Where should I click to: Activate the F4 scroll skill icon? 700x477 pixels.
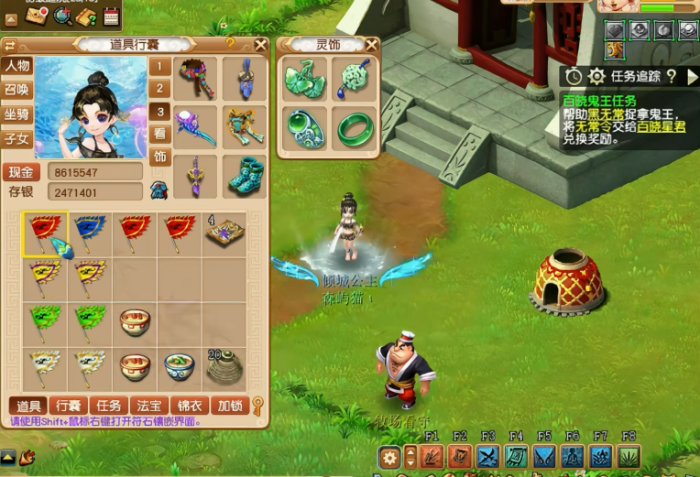point(516,457)
